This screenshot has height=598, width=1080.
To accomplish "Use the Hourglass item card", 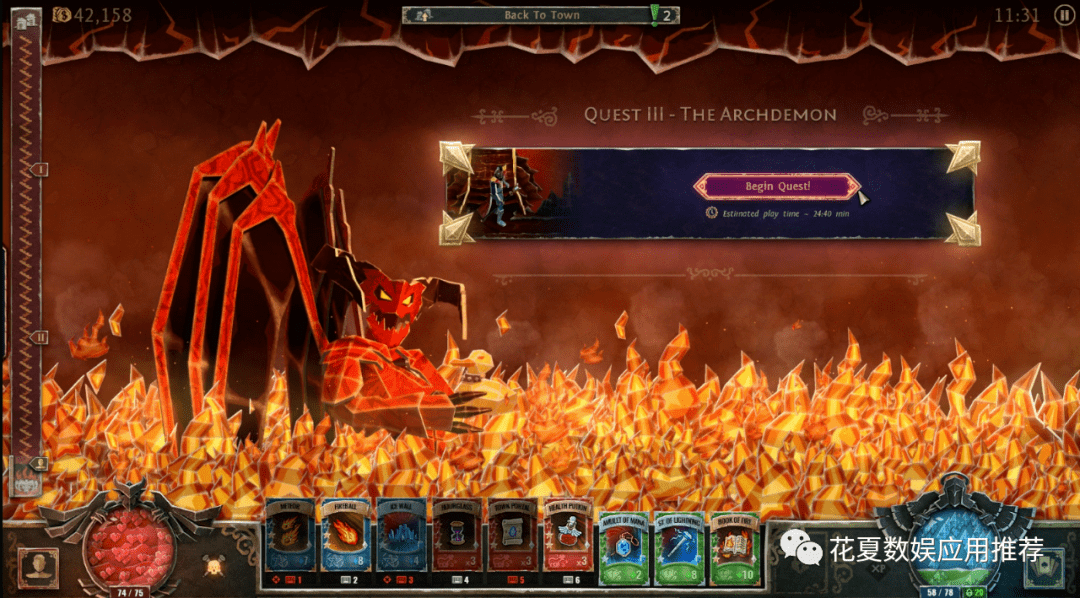I will pos(457,541).
